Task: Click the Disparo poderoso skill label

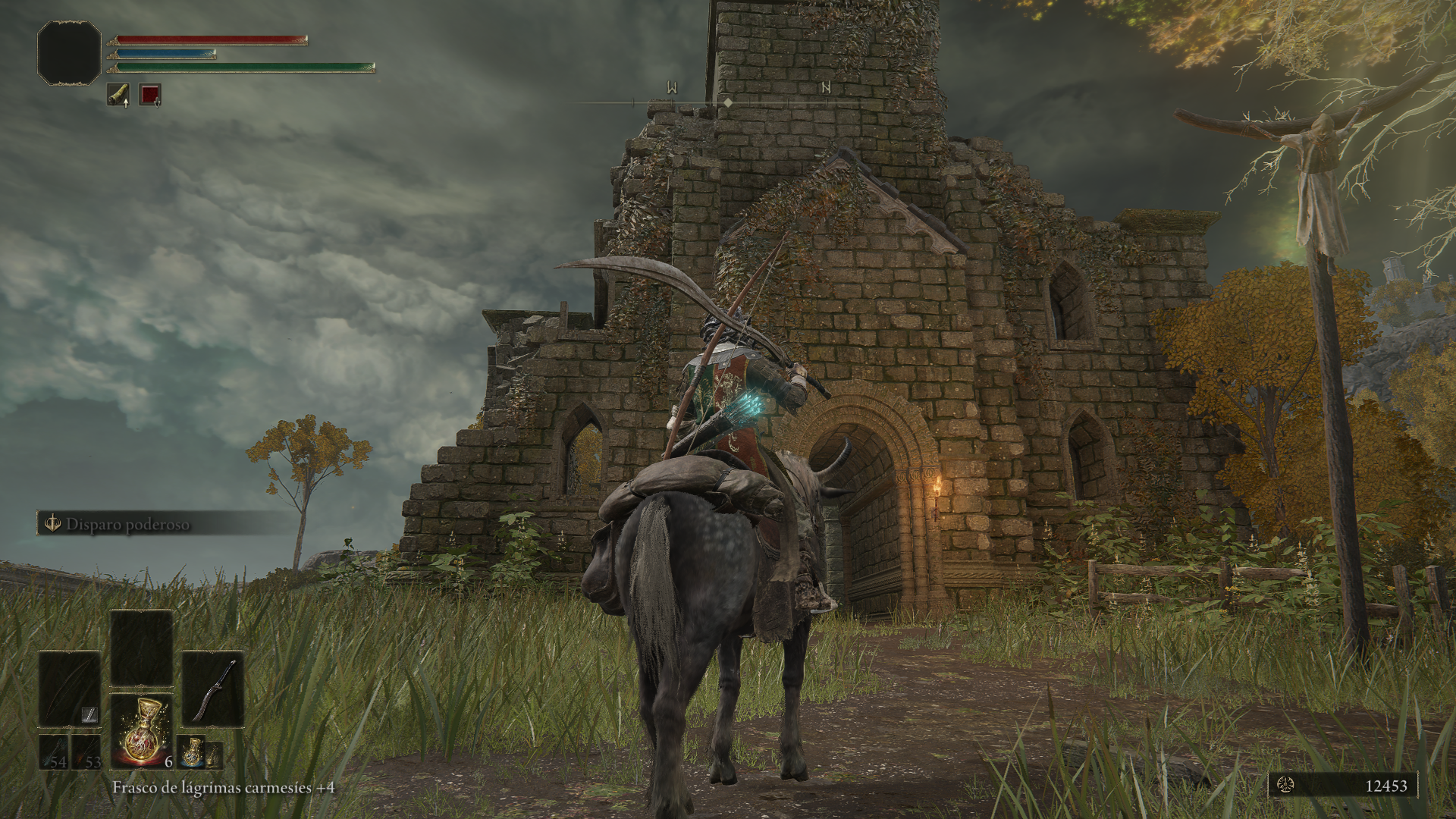Action: [x=127, y=524]
